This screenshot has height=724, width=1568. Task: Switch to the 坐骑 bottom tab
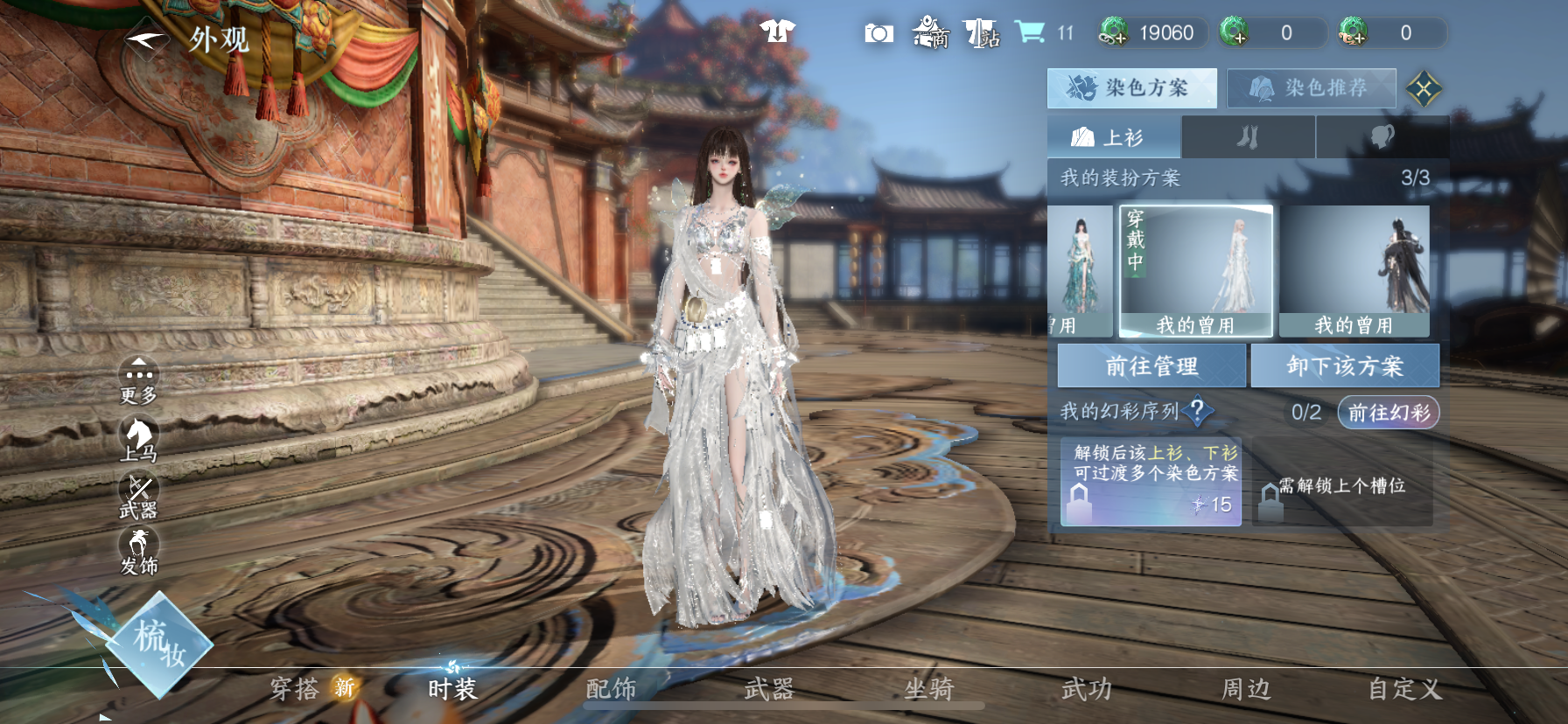[x=928, y=689]
